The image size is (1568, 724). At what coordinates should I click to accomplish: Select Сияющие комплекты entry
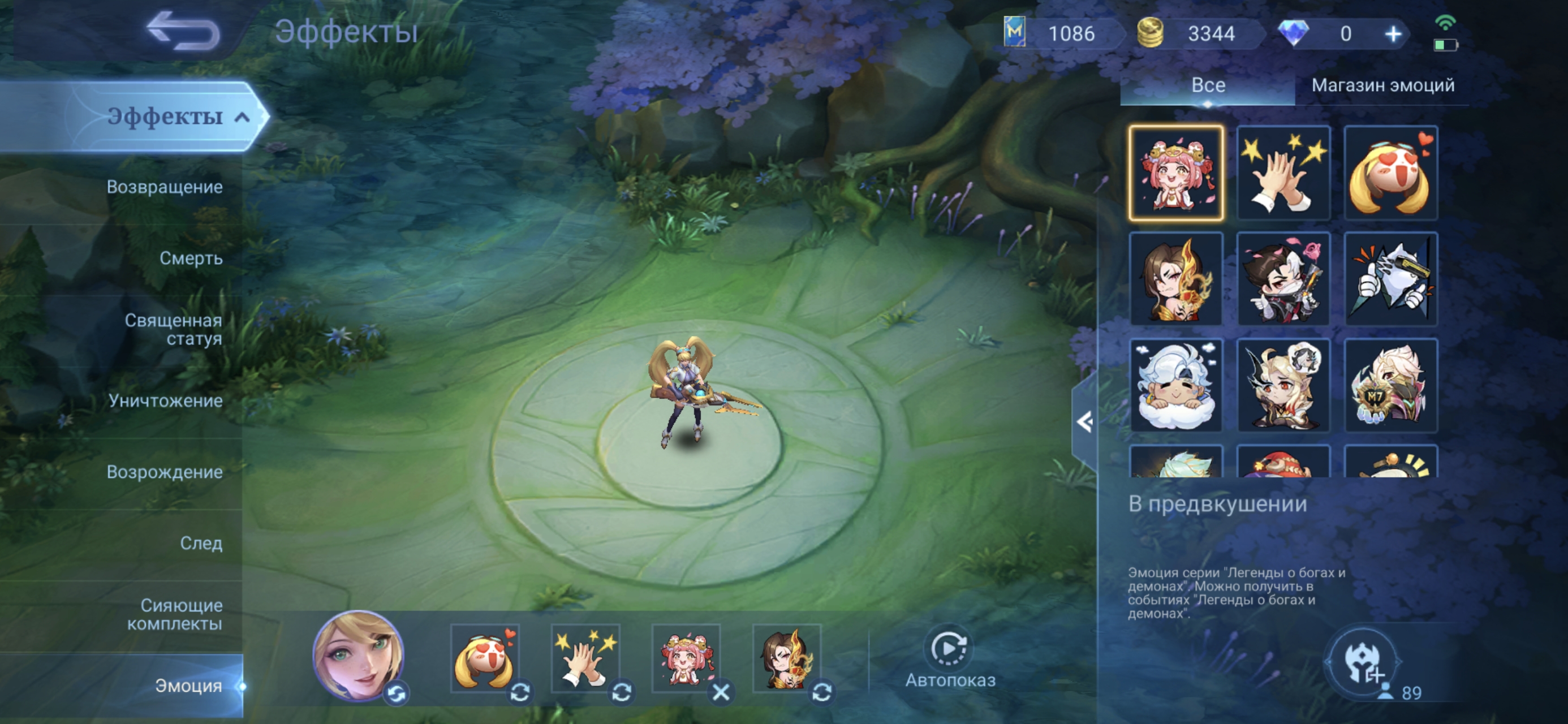pos(174,614)
